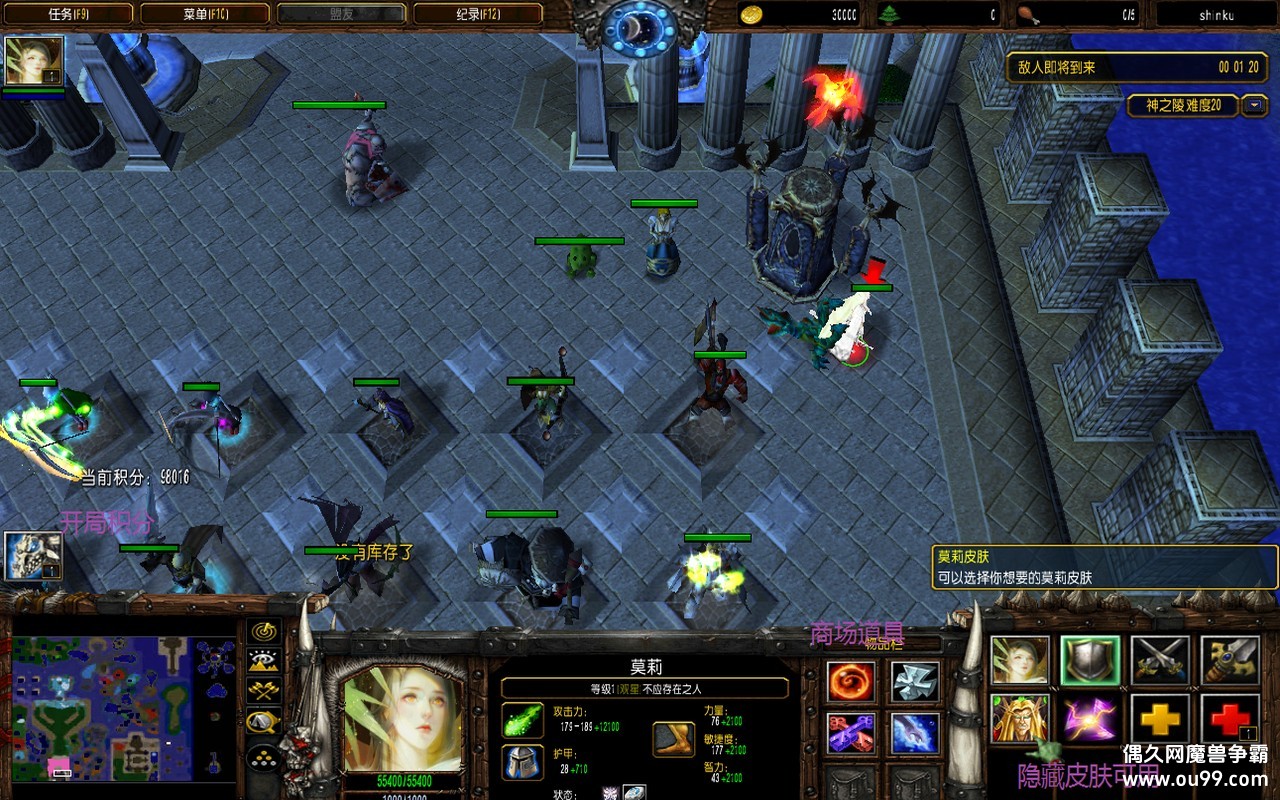Click the minimap signal ping button
The width and height of the screenshot is (1280, 800).
click(264, 631)
